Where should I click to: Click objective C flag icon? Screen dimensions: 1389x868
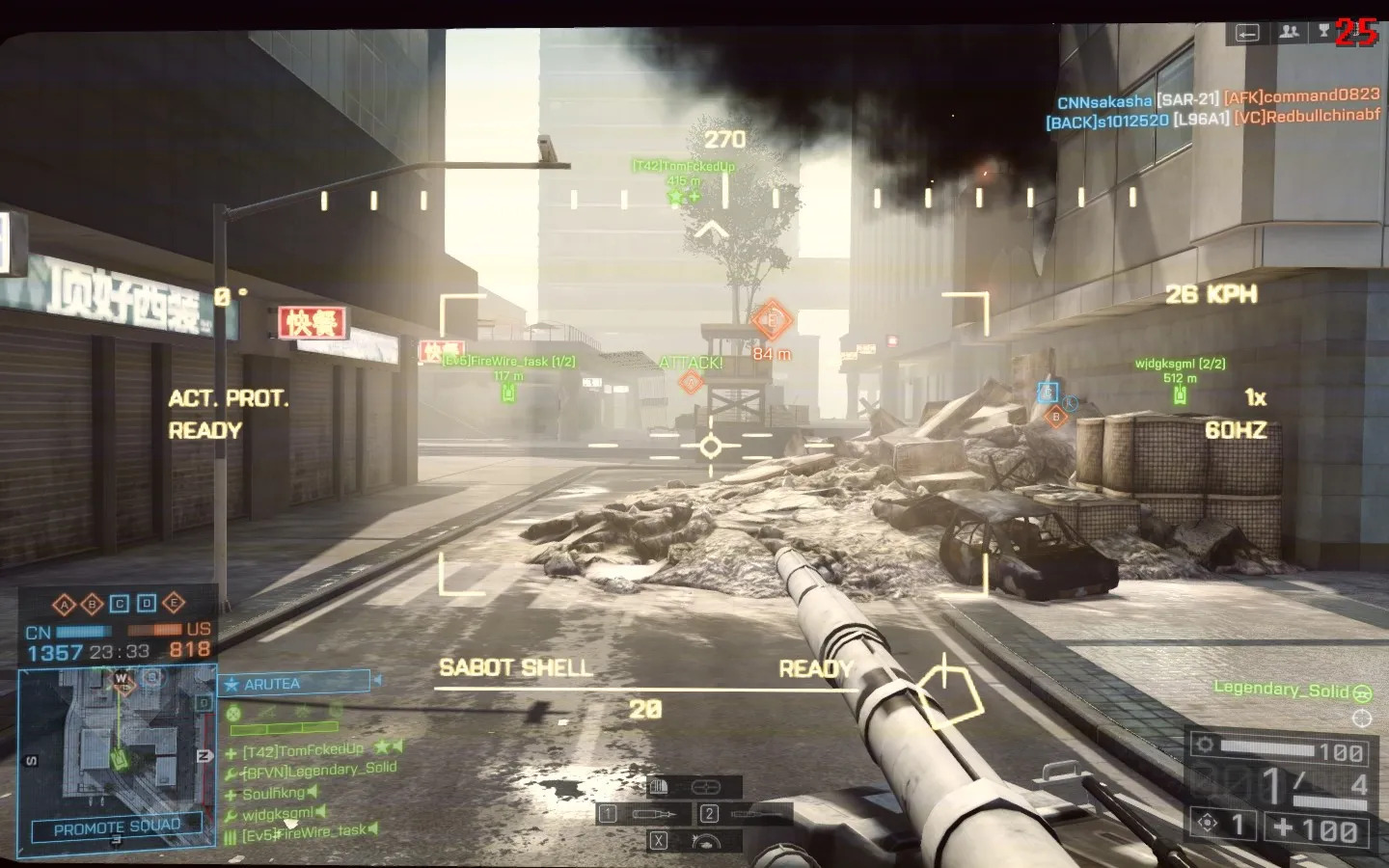click(120, 604)
